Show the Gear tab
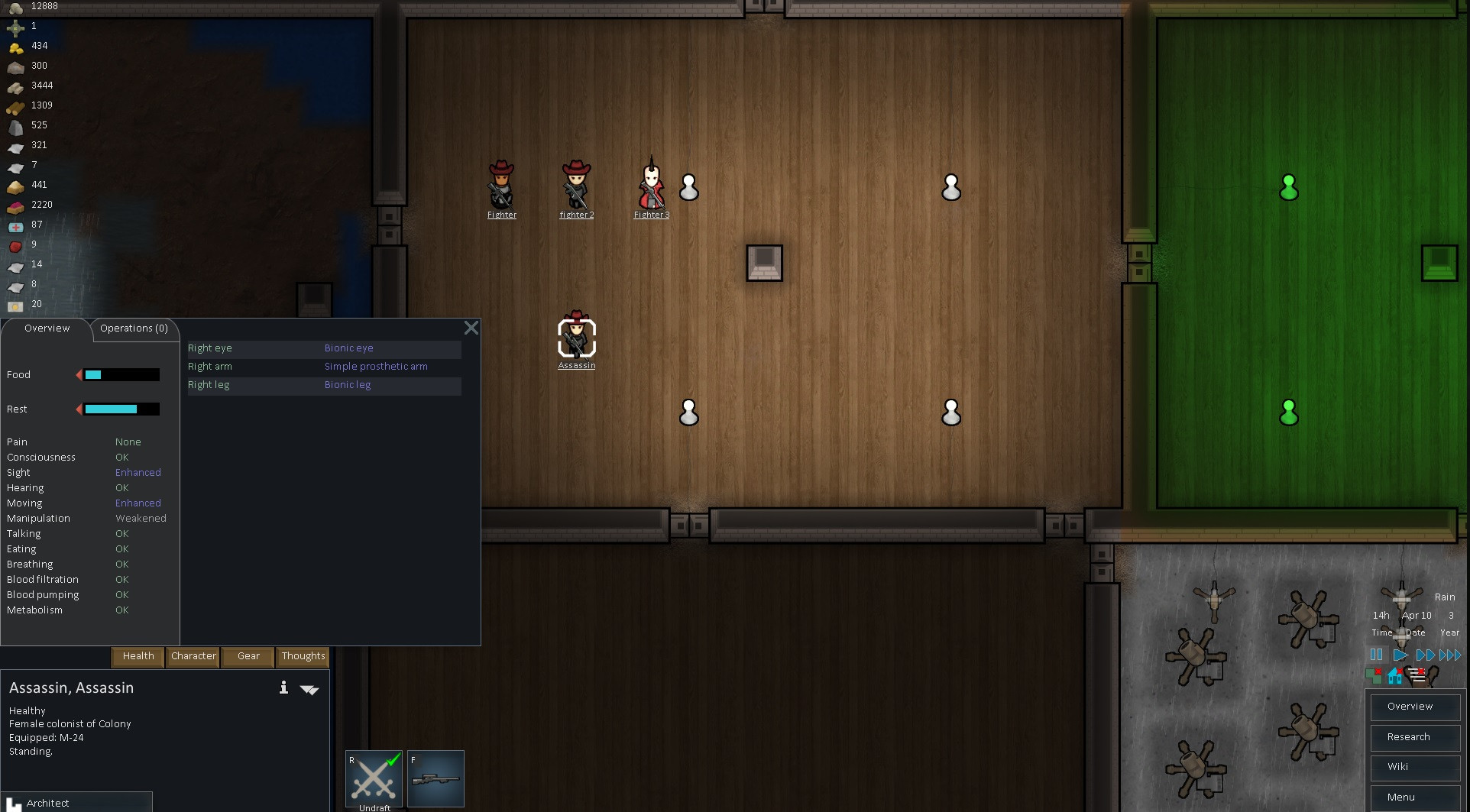The width and height of the screenshot is (1470, 812). [248, 656]
